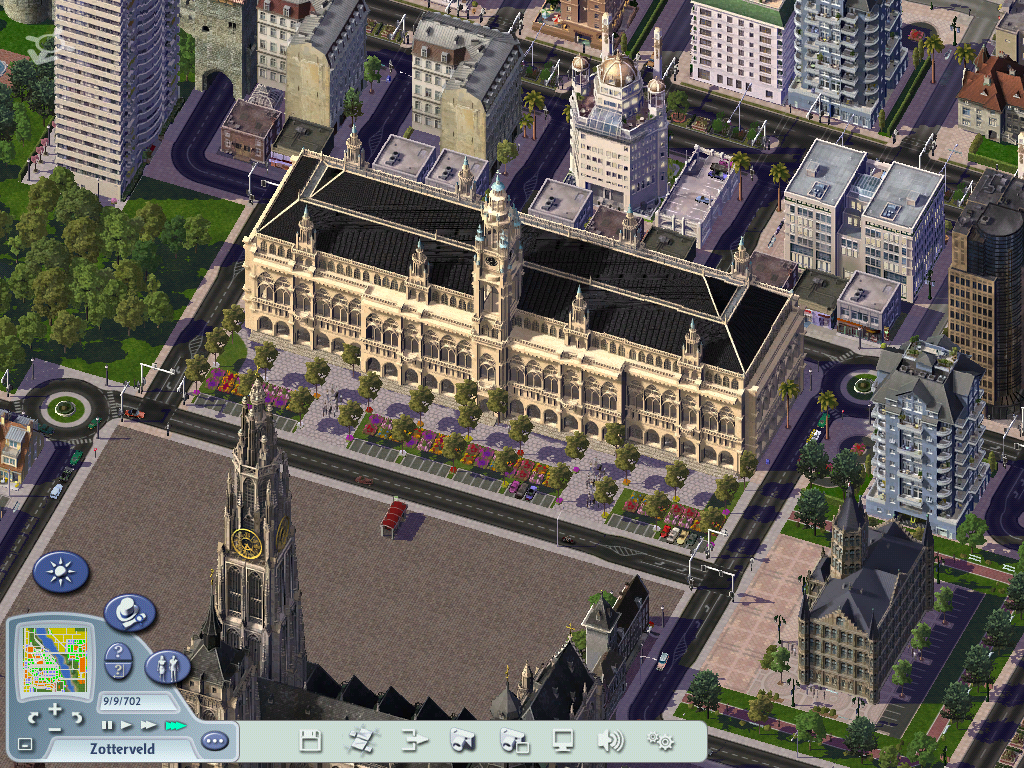This screenshot has height=768, width=1024.
Task: Rotate view clockwise with right curved arrow
Action: (x=78, y=717)
